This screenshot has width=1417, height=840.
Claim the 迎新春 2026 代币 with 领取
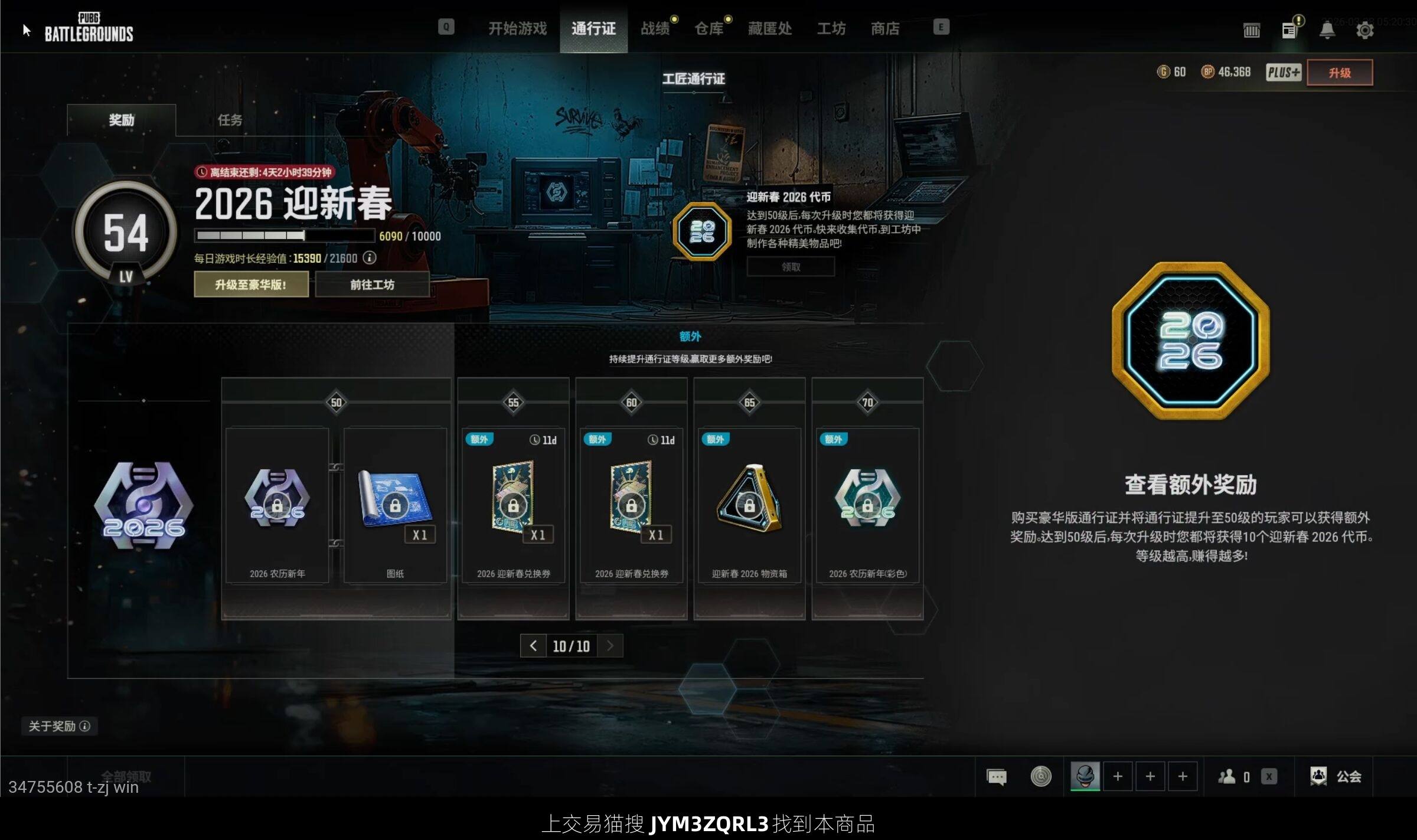pyautogui.click(x=791, y=267)
